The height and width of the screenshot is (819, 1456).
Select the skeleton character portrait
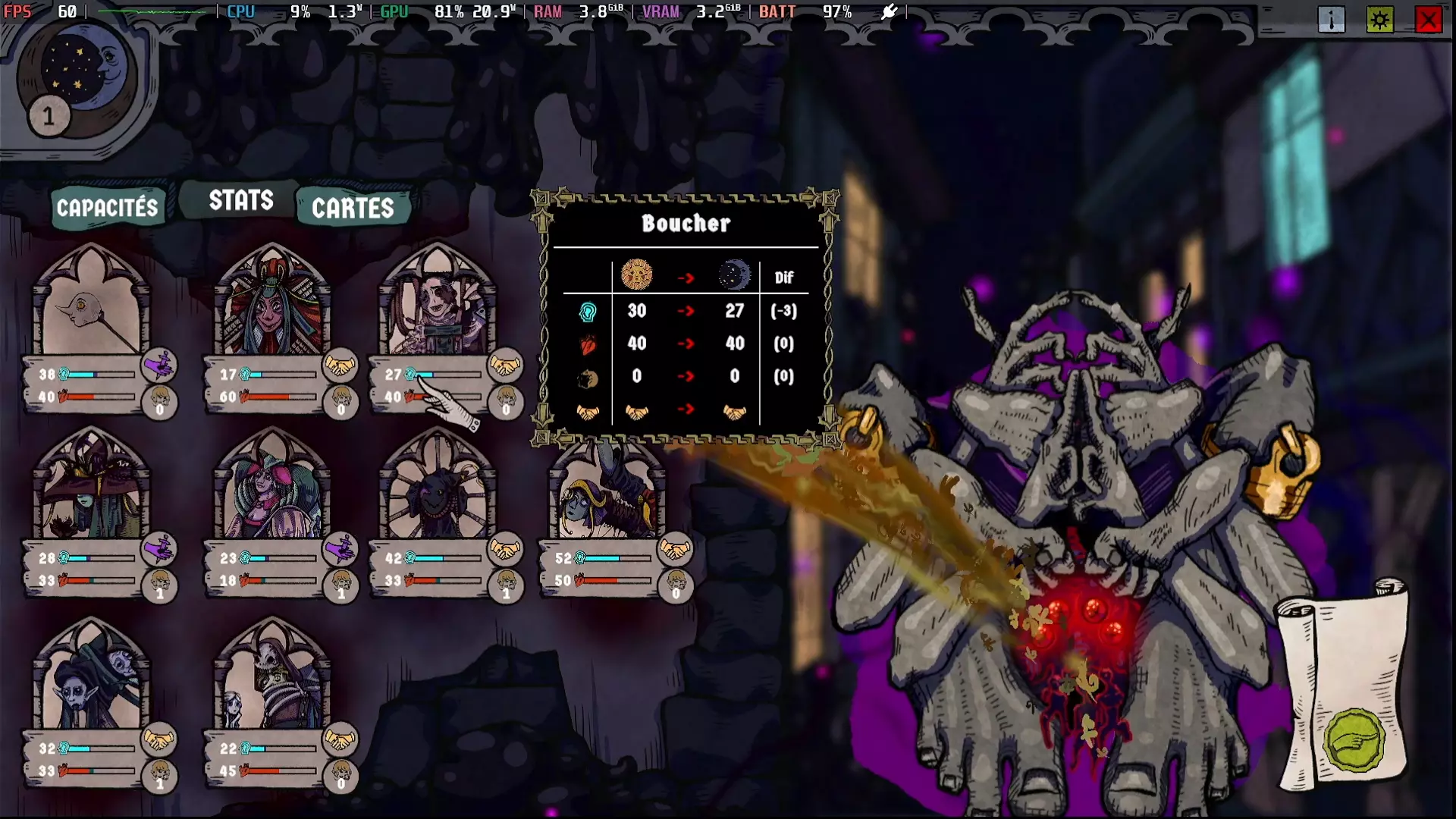click(x=271, y=679)
